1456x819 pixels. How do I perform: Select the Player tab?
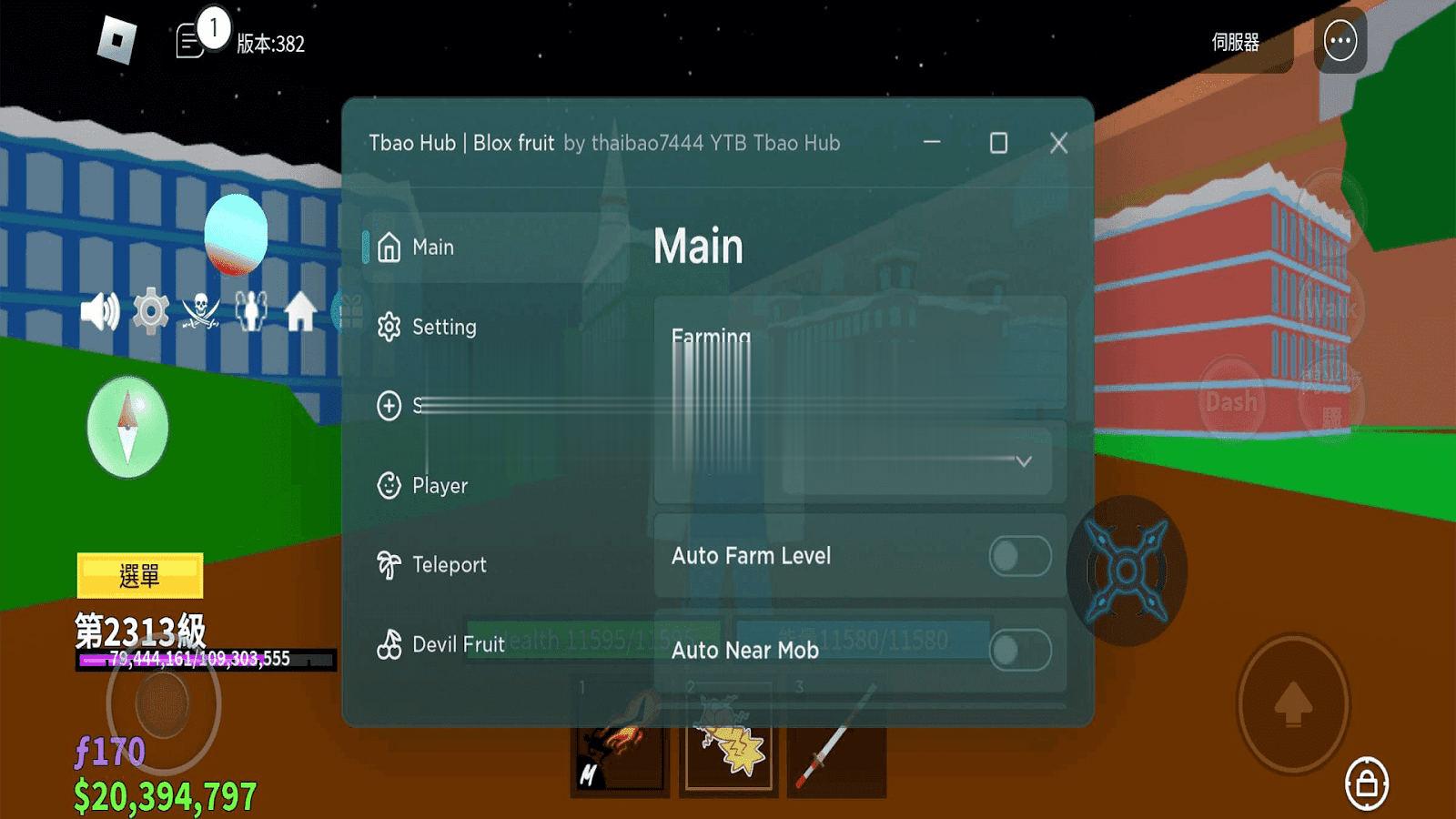(440, 486)
